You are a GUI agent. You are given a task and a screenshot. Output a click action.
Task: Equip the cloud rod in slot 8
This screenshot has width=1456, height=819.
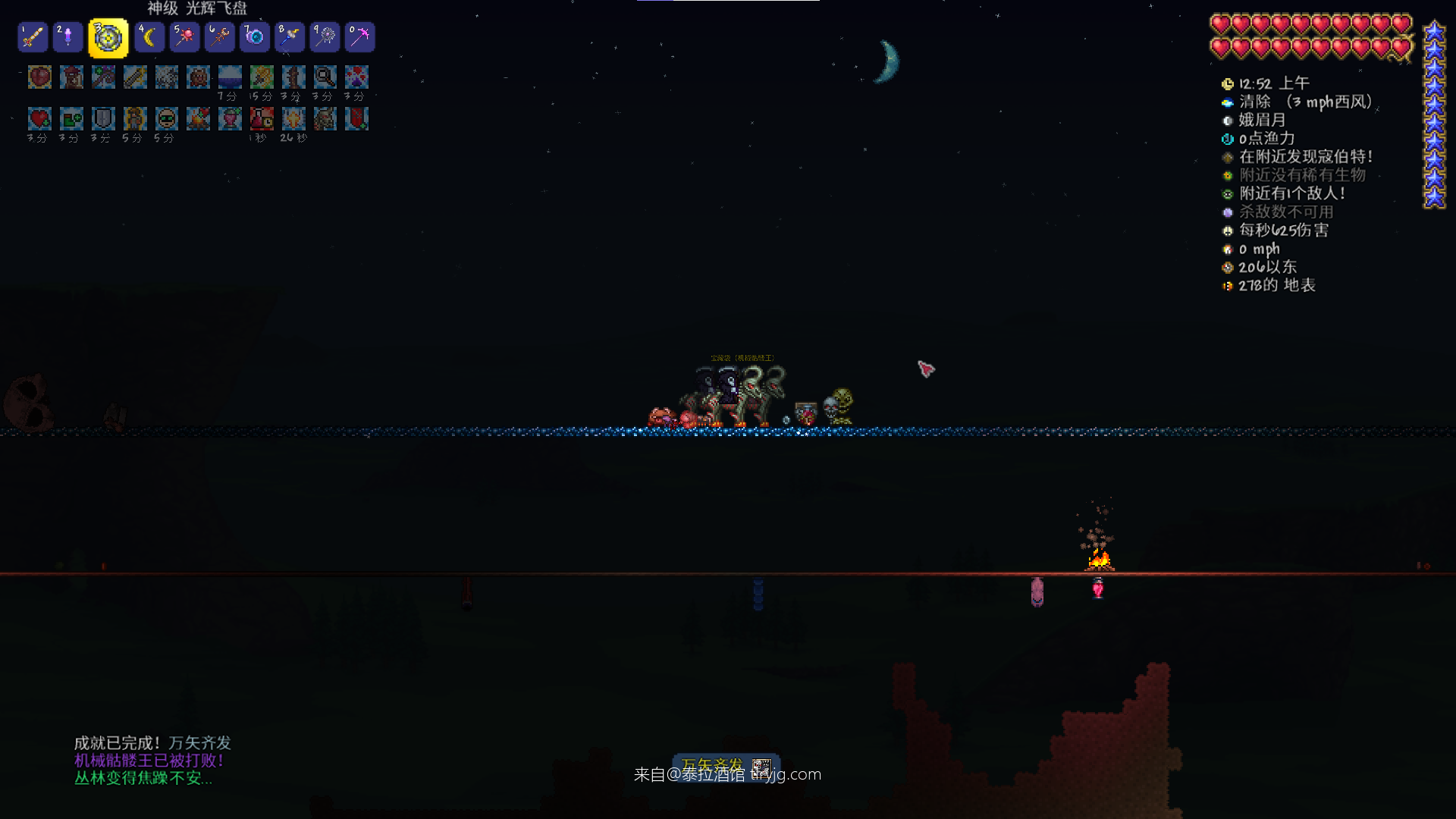click(290, 37)
